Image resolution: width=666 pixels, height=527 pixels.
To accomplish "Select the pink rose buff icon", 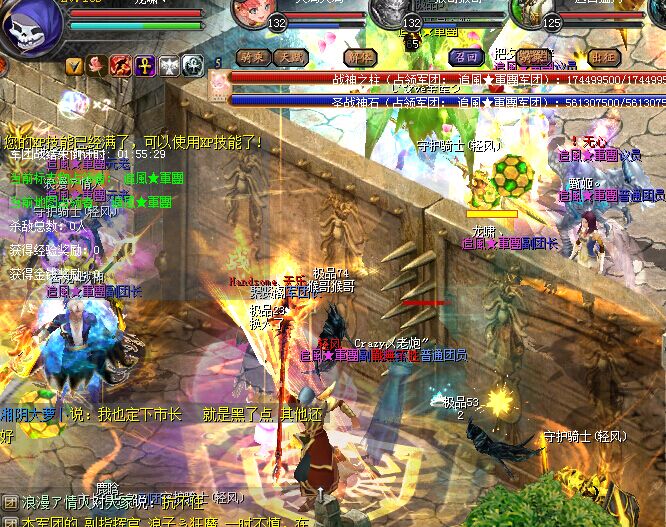I will 97,66.
